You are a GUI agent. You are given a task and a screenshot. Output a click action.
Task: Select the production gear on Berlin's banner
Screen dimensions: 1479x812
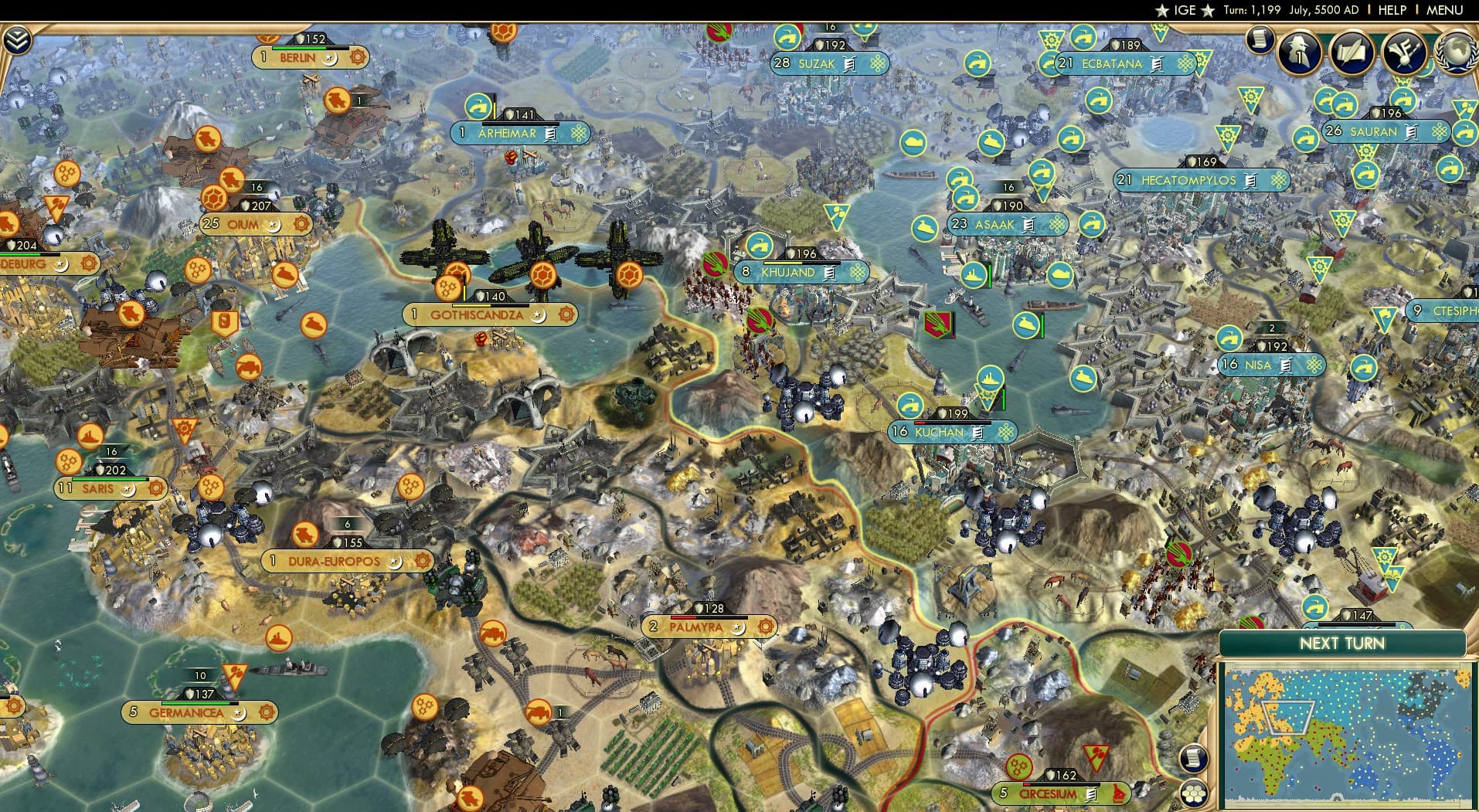pyautogui.click(x=358, y=57)
